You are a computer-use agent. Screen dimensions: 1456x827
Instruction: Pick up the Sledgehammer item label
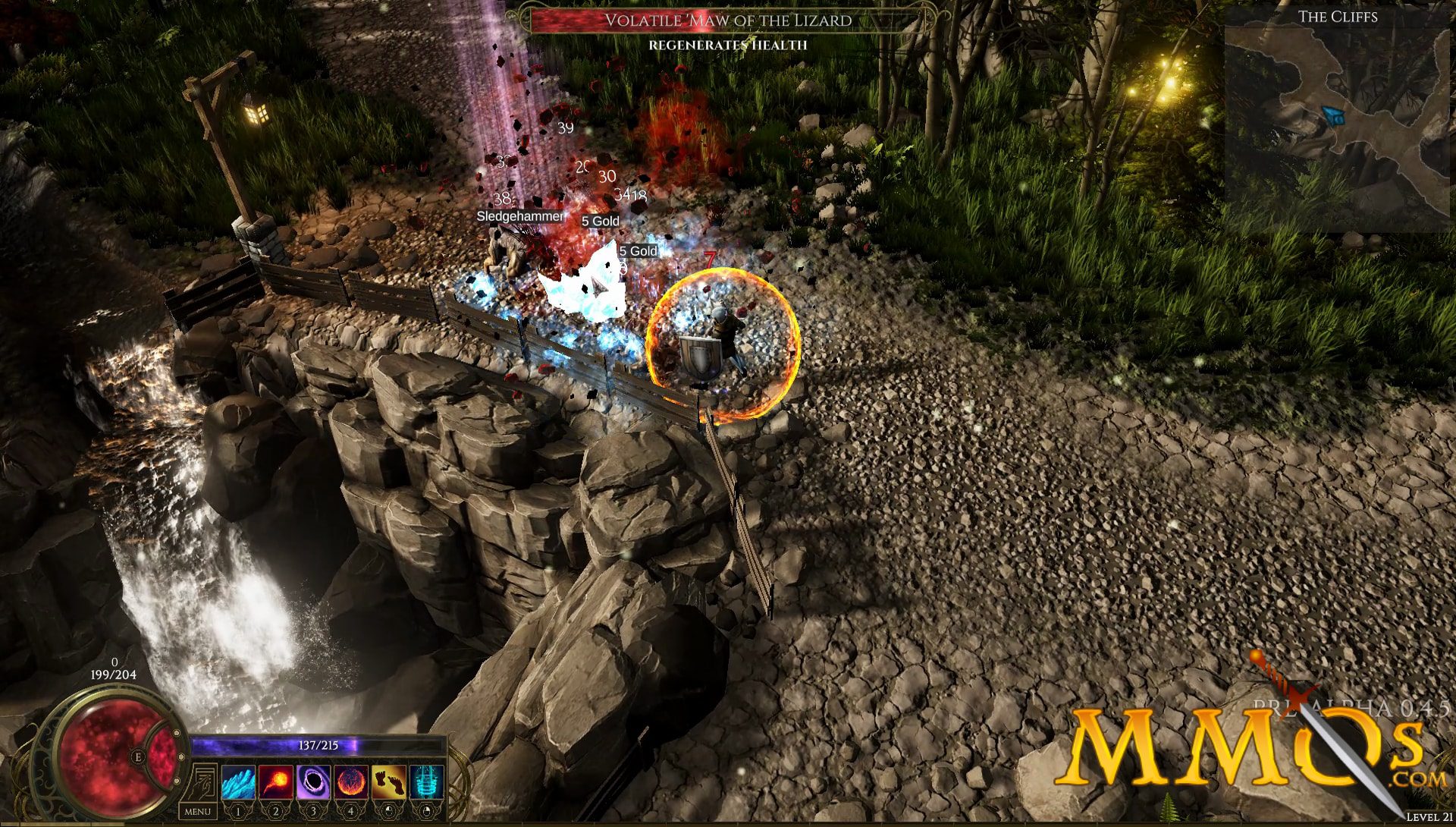pyautogui.click(x=519, y=216)
